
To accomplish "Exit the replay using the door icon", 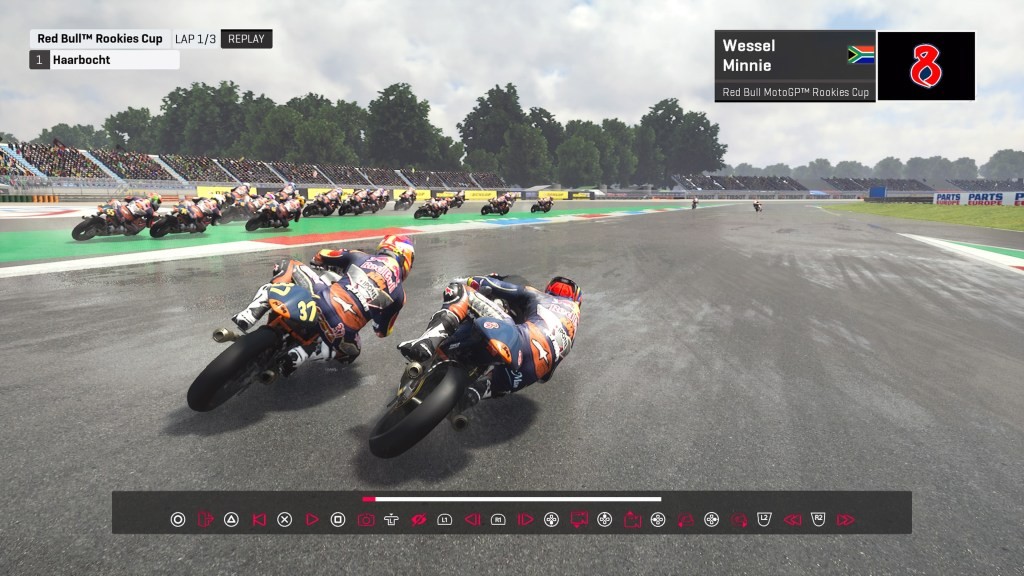I will click(205, 519).
